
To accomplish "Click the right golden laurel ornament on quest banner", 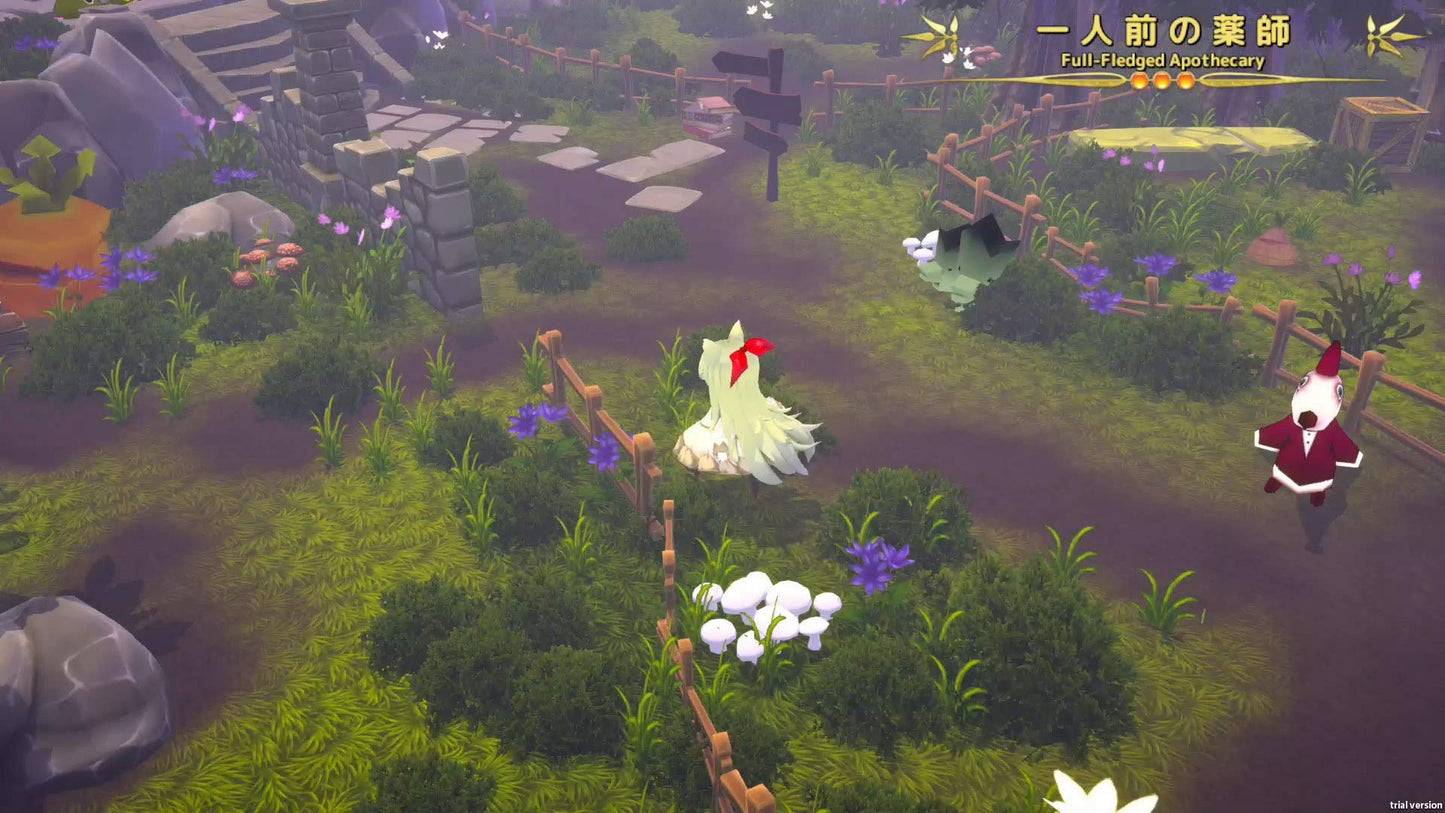I will pyautogui.click(x=1372, y=35).
